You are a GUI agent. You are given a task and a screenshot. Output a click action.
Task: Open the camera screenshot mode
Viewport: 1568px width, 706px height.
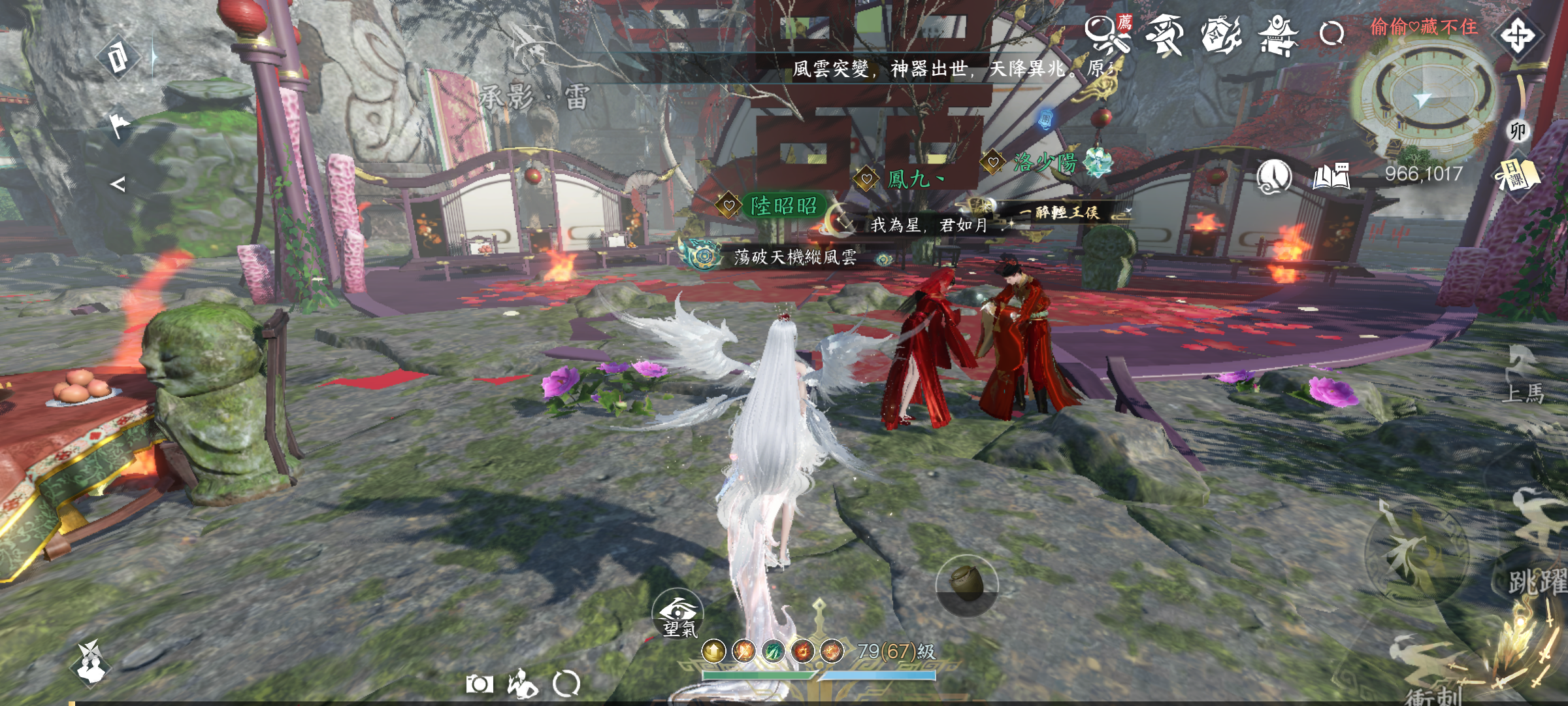point(479,684)
